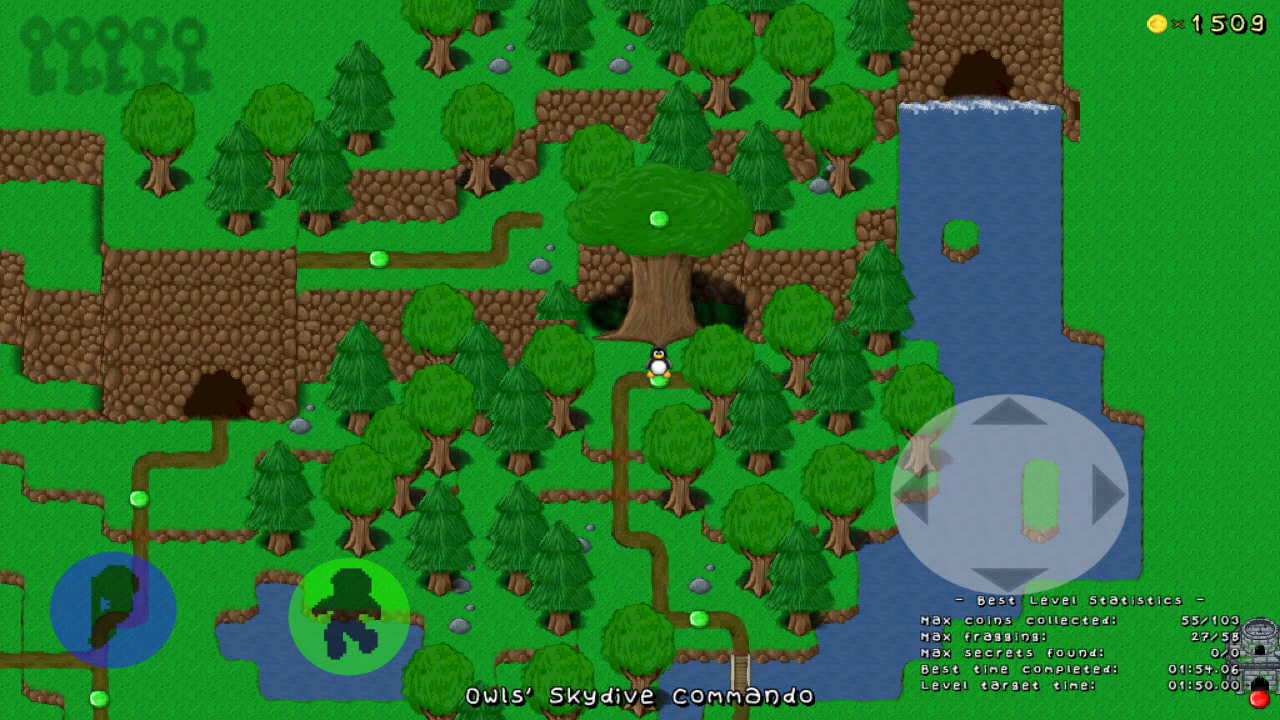Tap the D-pad up arrow
The image size is (1280, 720).
coord(1009,412)
